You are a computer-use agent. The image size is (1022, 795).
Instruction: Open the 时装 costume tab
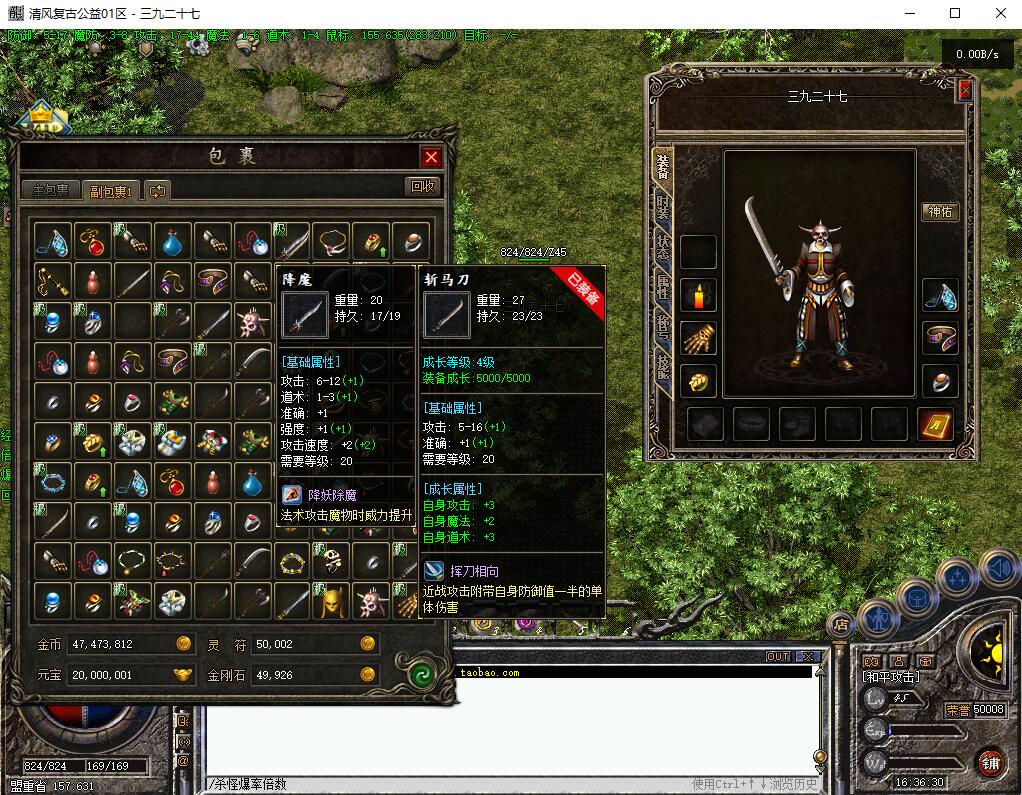click(x=662, y=207)
